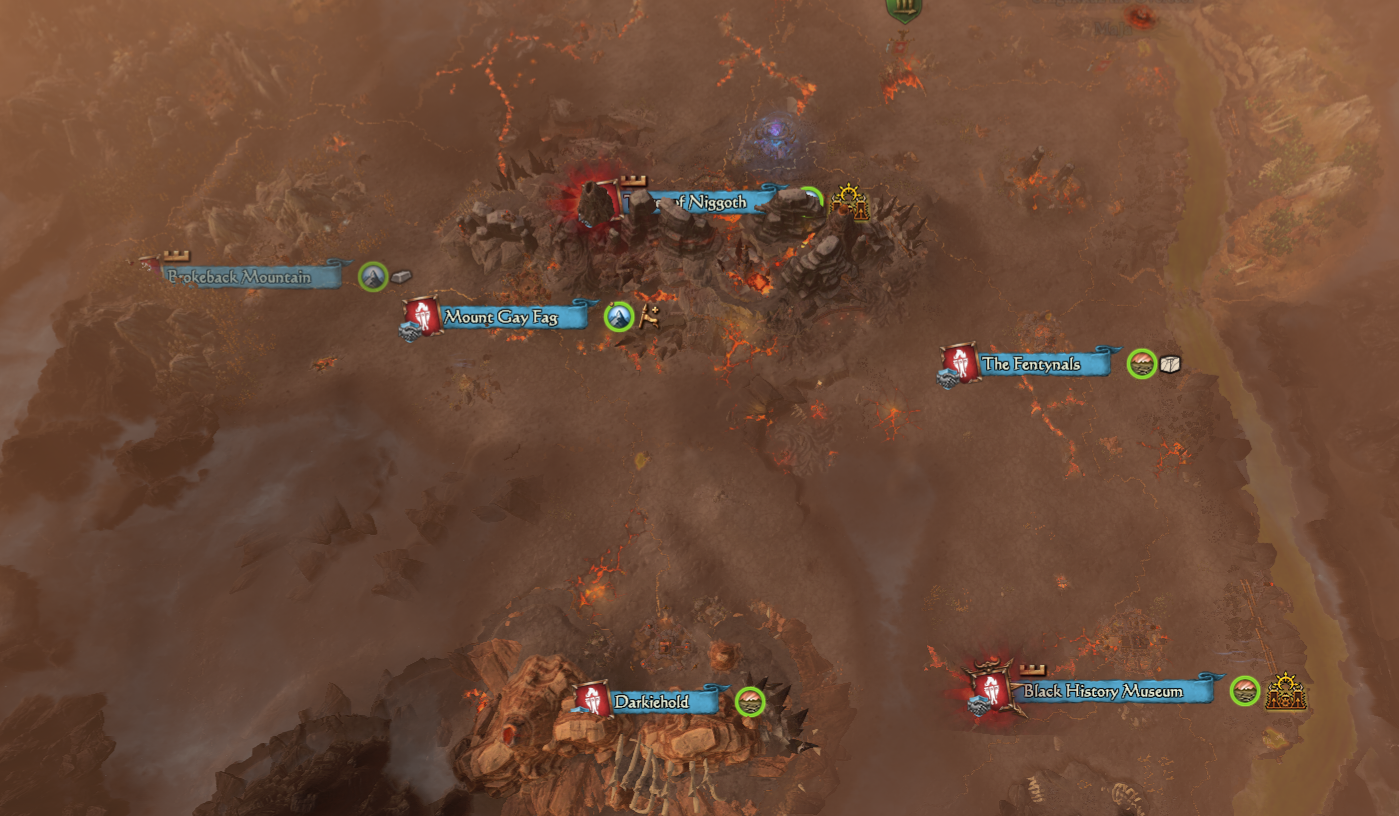
Task: Click the golden cog landmark icon by Black History Museum
Action: [1286, 692]
